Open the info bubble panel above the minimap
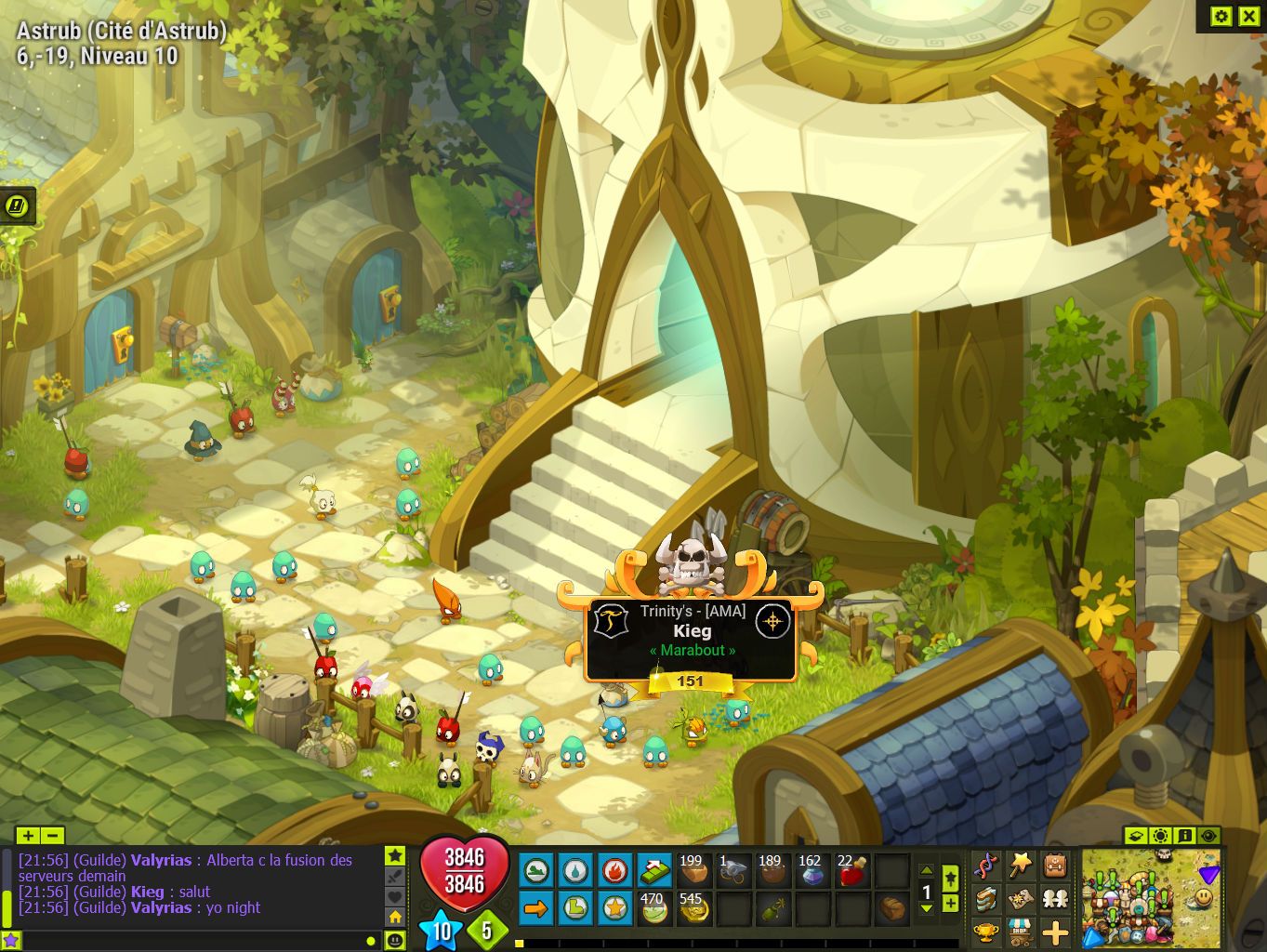1267x952 pixels. click(1184, 835)
